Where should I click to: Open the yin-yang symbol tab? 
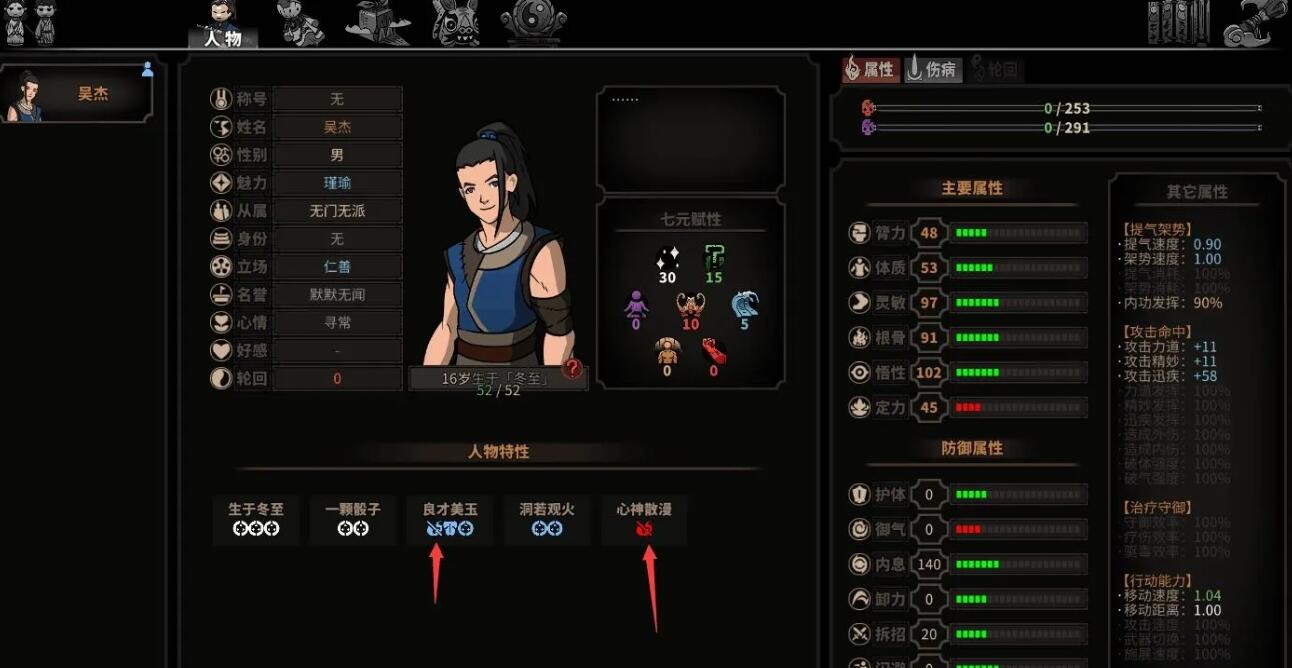pyautogui.click(x=533, y=22)
